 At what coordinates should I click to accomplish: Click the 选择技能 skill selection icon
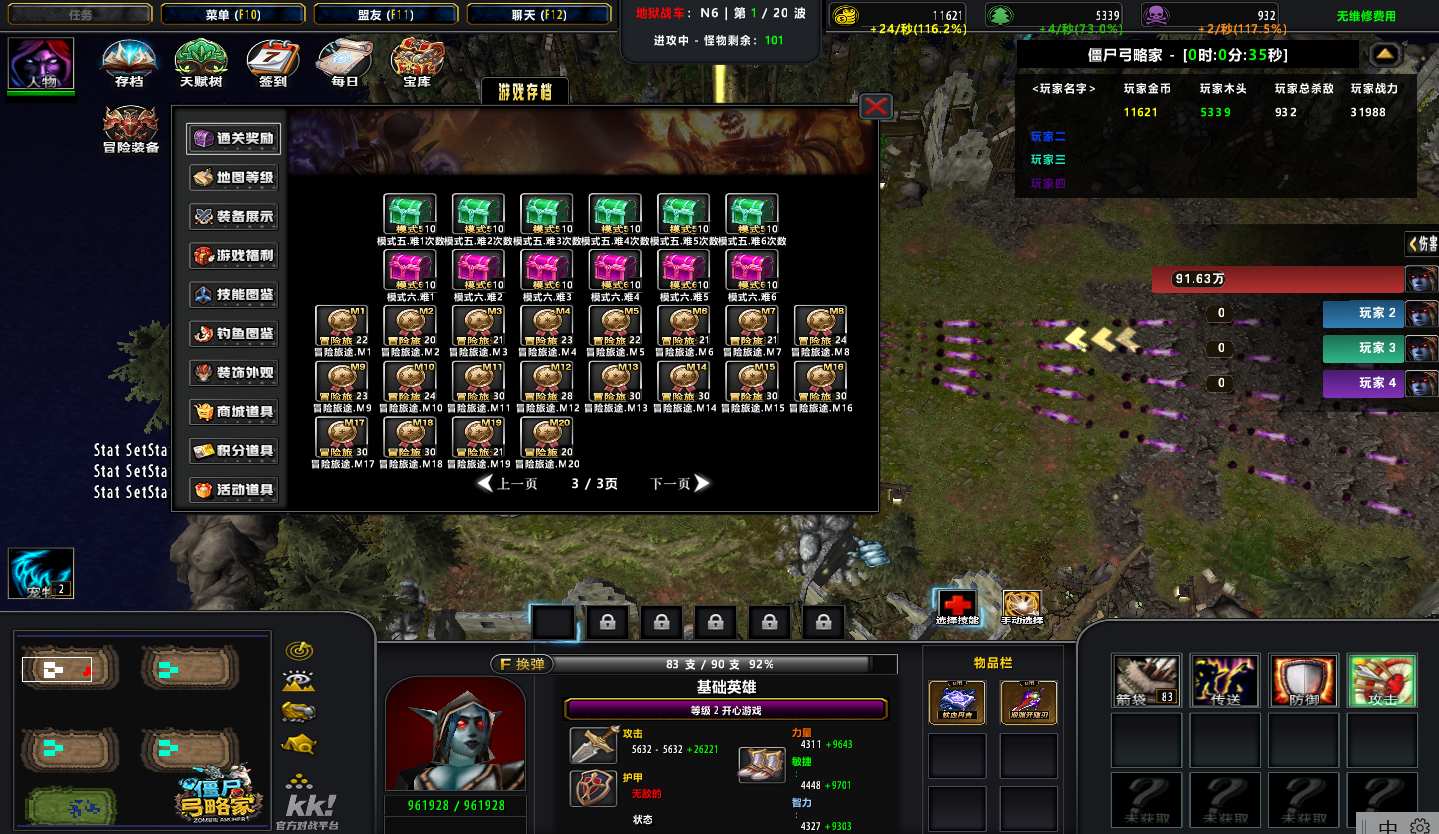click(958, 605)
